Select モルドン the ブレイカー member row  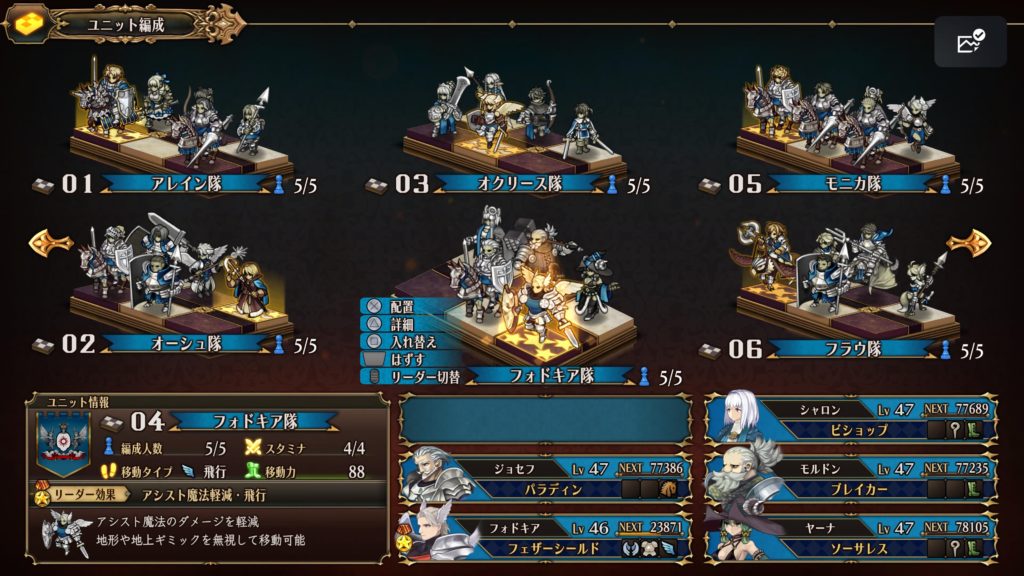coord(852,477)
